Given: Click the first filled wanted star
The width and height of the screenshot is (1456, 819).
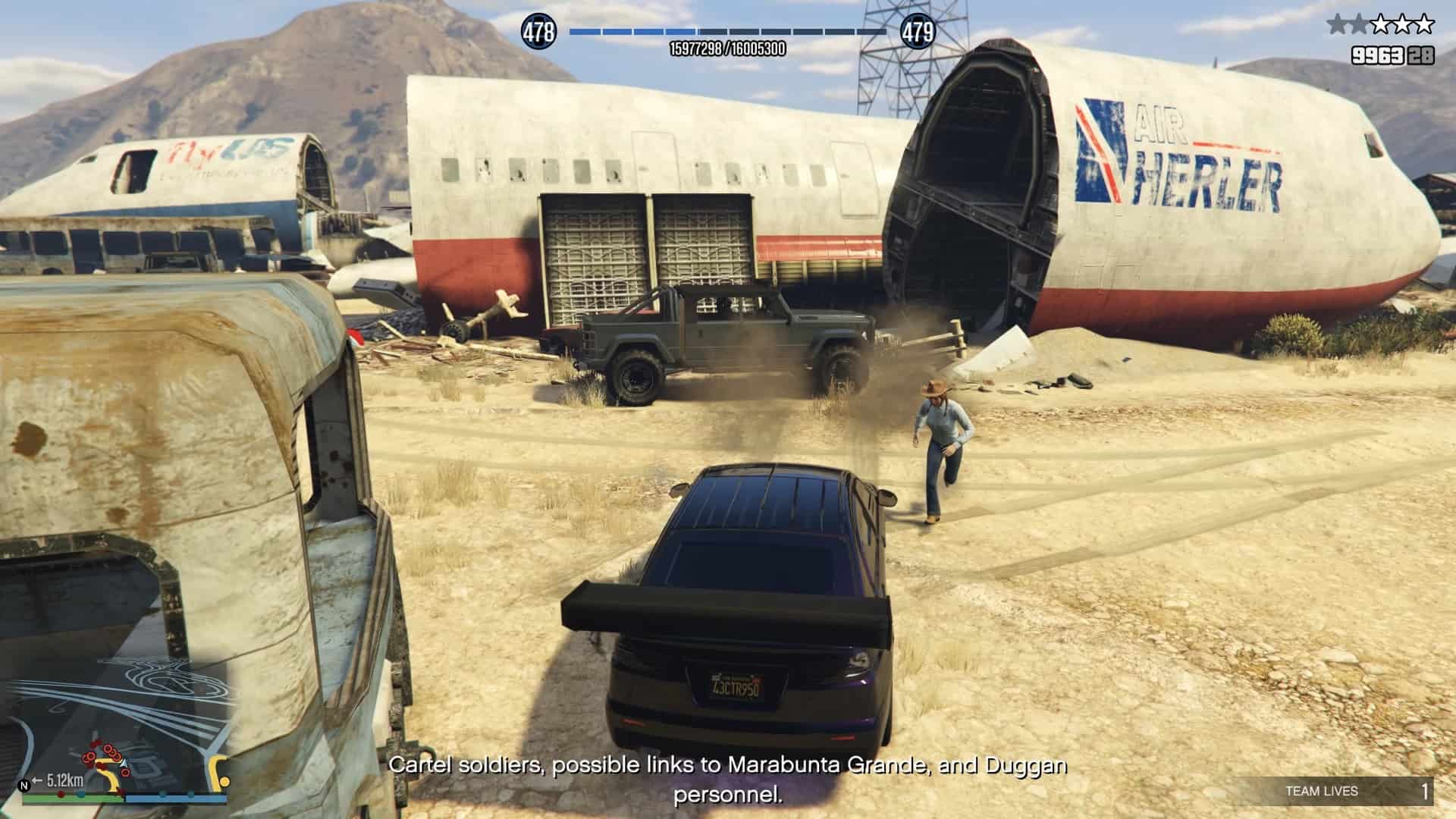Looking at the screenshot, I should pos(1338,24).
